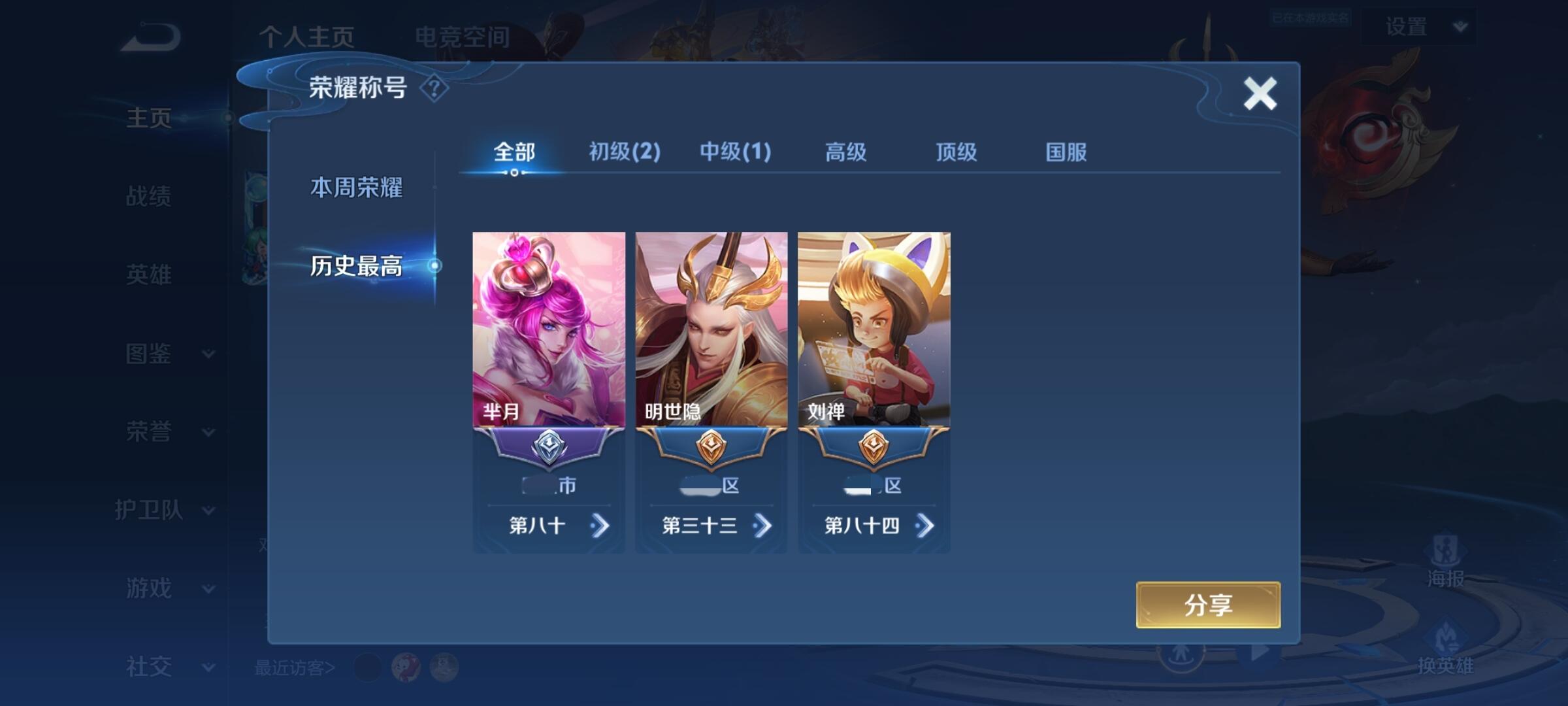Open the help question mark beside 荣耀称号
Viewport: 1568px width, 706px height.
(434, 88)
